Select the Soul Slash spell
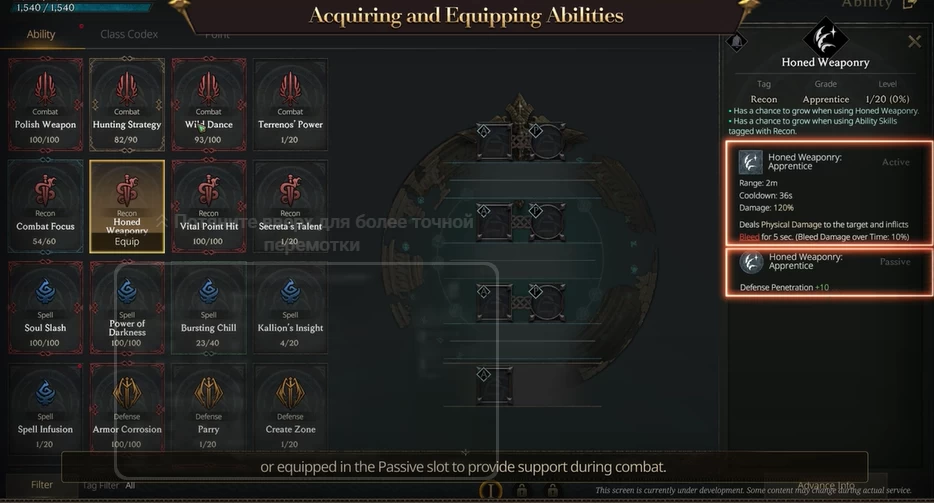This screenshot has height=503, width=934. [x=45, y=302]
